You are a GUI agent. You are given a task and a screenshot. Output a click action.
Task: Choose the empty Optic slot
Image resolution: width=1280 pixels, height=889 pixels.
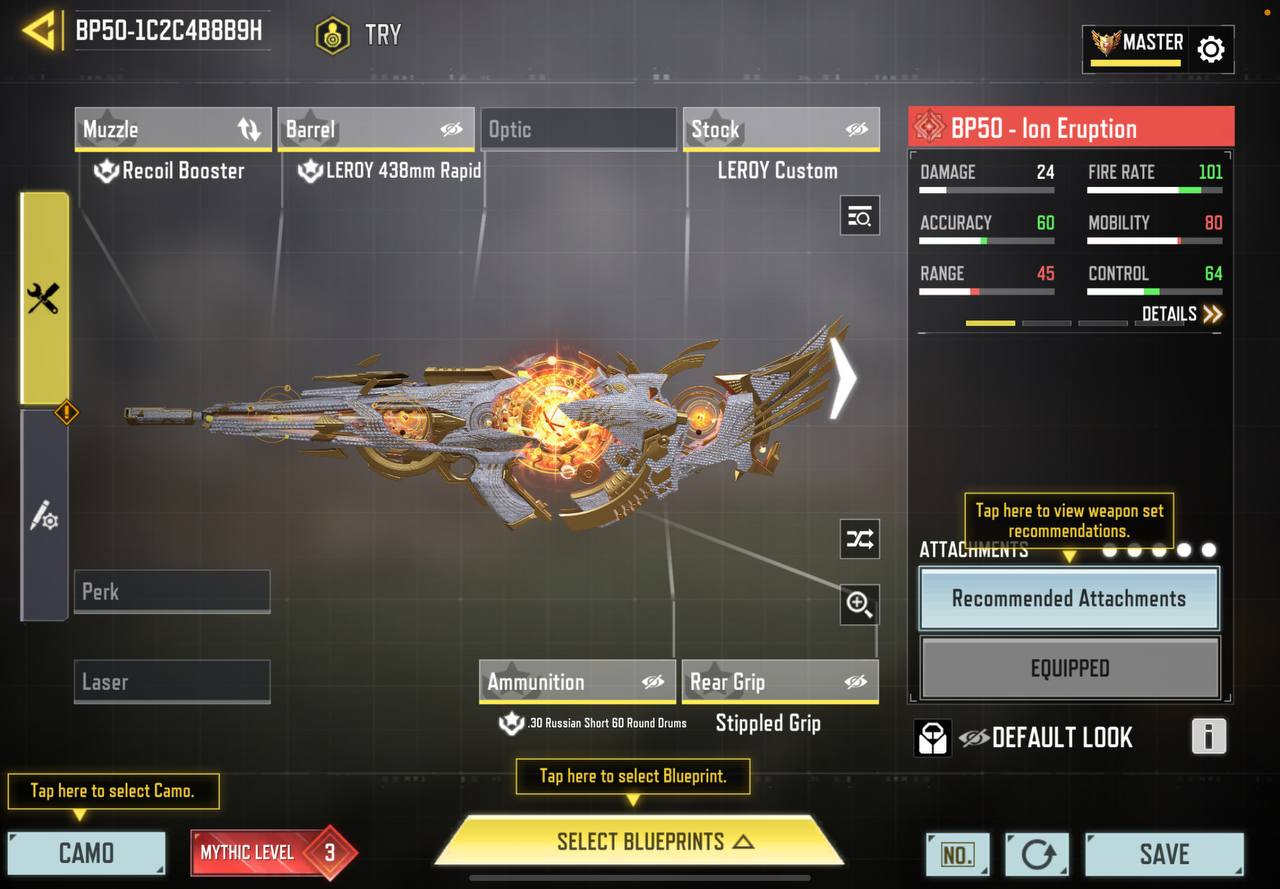click(578, 130)
